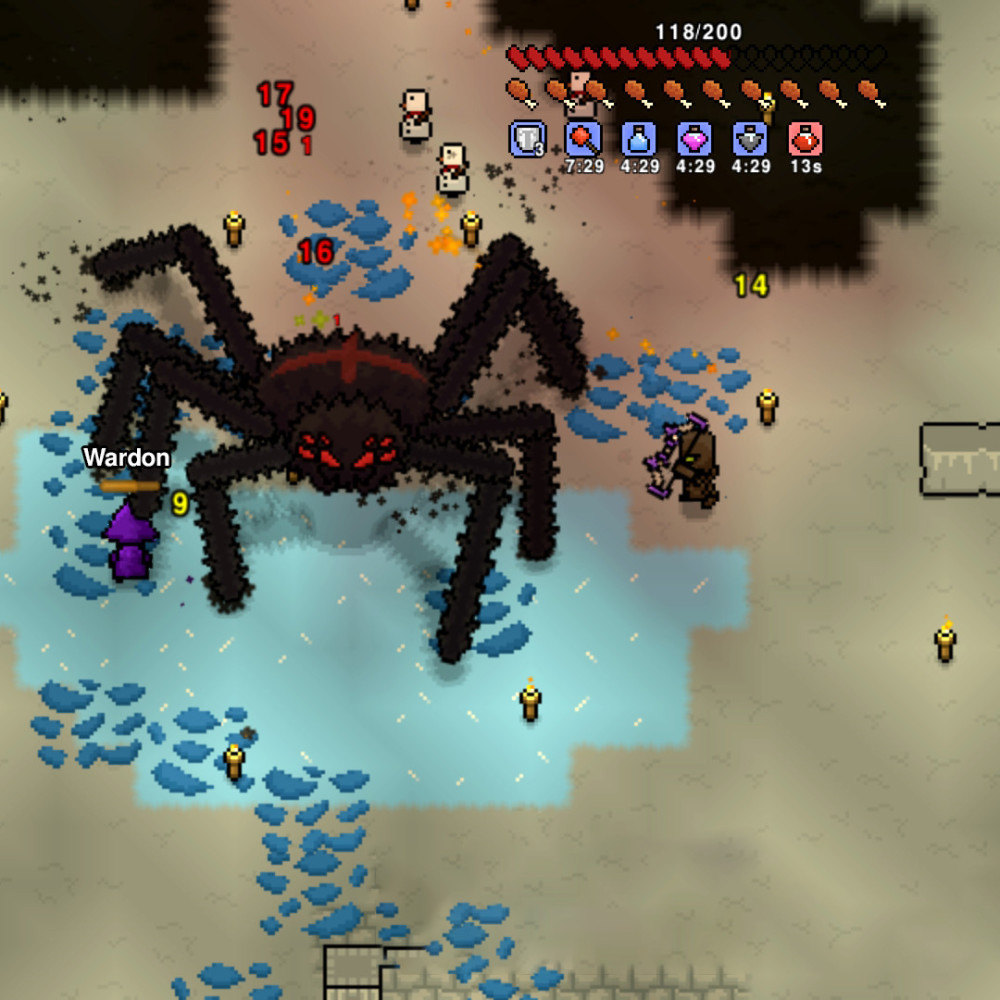Image resolution: width=1000 pixels, height=1000 pixels.
Task: Click the gray potion buff icon
Action: point(750,139)
